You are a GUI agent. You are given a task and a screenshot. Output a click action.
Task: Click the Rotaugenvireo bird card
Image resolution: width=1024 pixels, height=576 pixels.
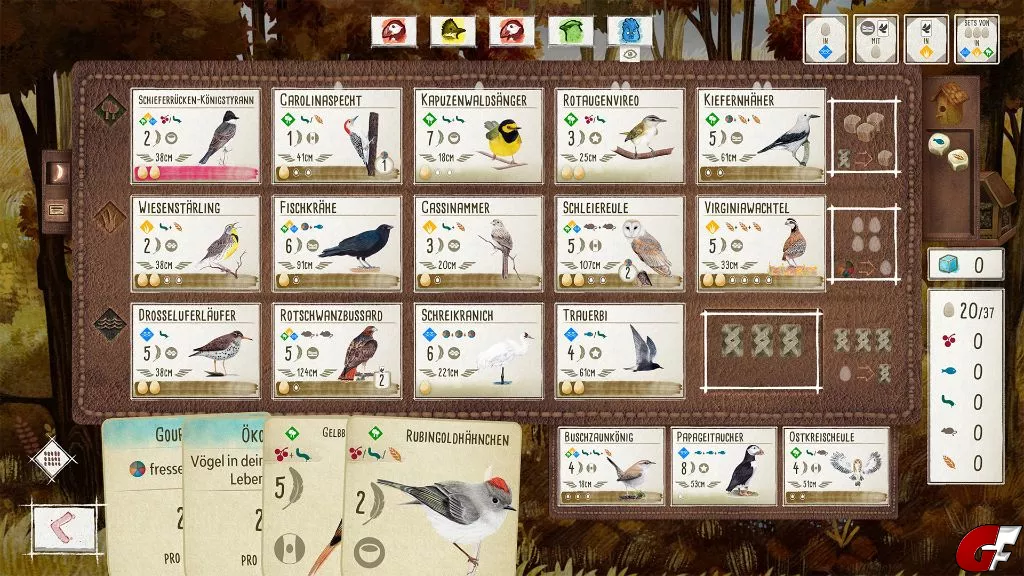point(620,136)
